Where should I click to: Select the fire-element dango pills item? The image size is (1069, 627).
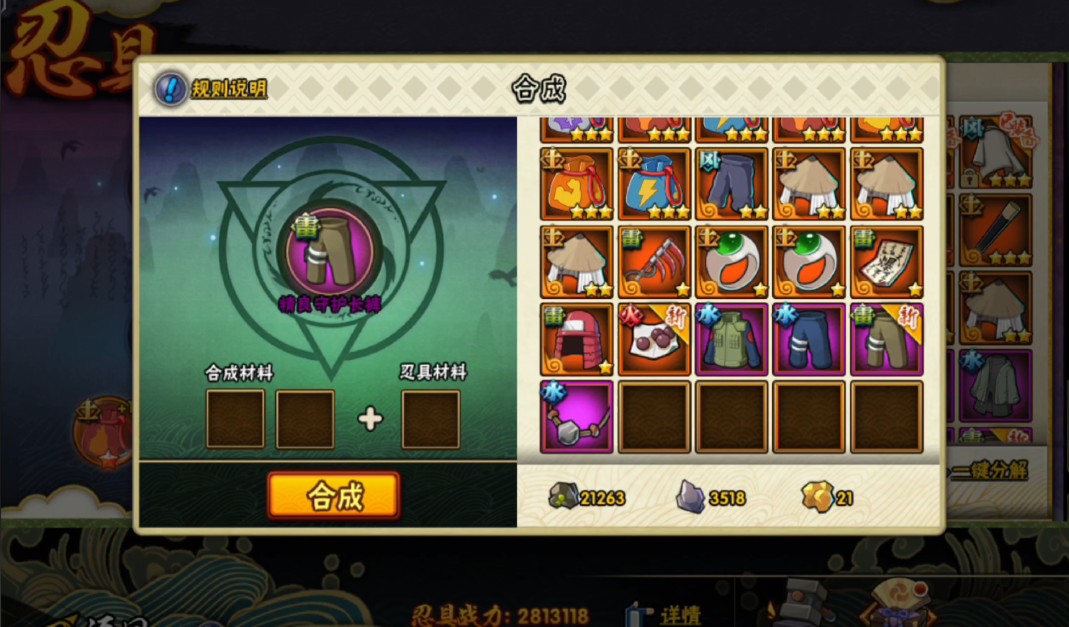tap(654, 339)
